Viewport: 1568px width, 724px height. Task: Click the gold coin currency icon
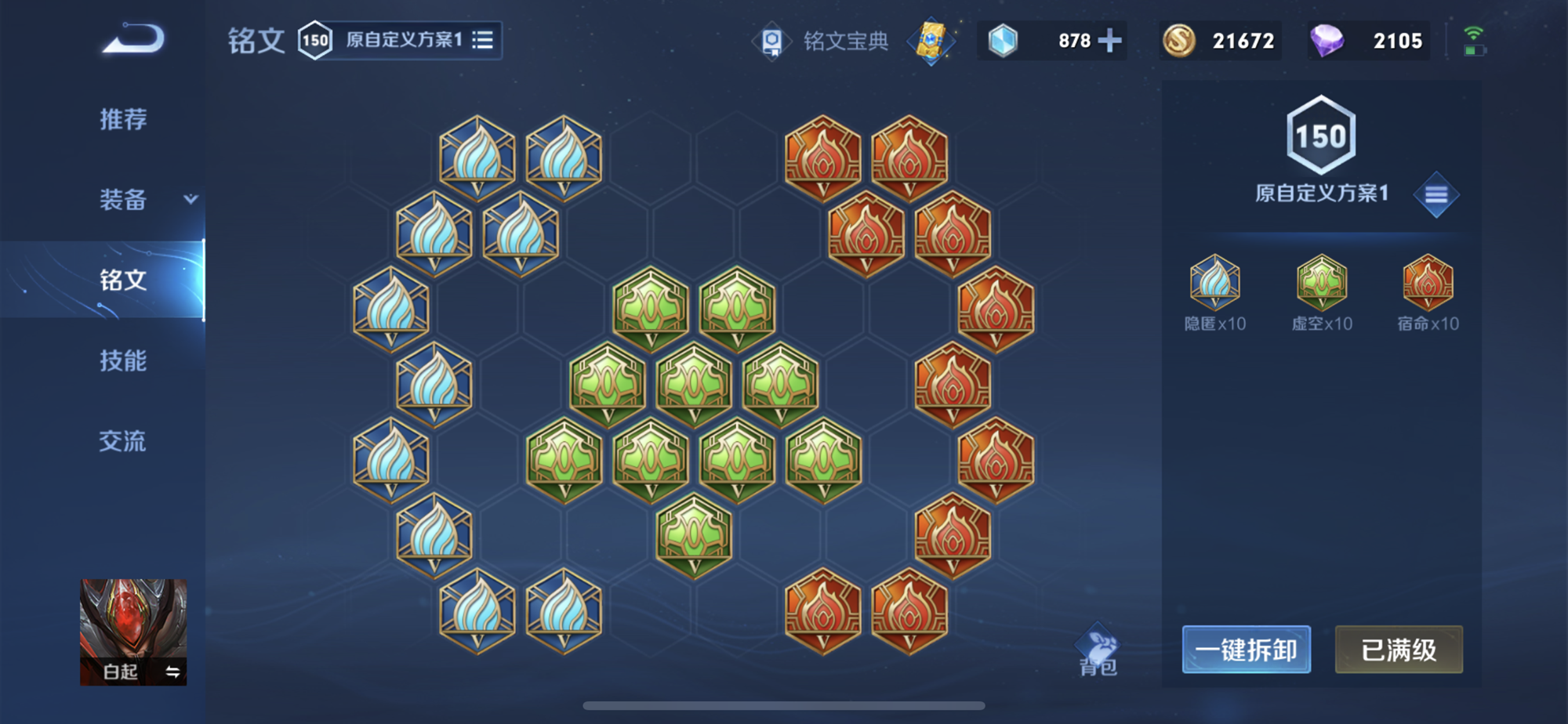coord(1178,41)
